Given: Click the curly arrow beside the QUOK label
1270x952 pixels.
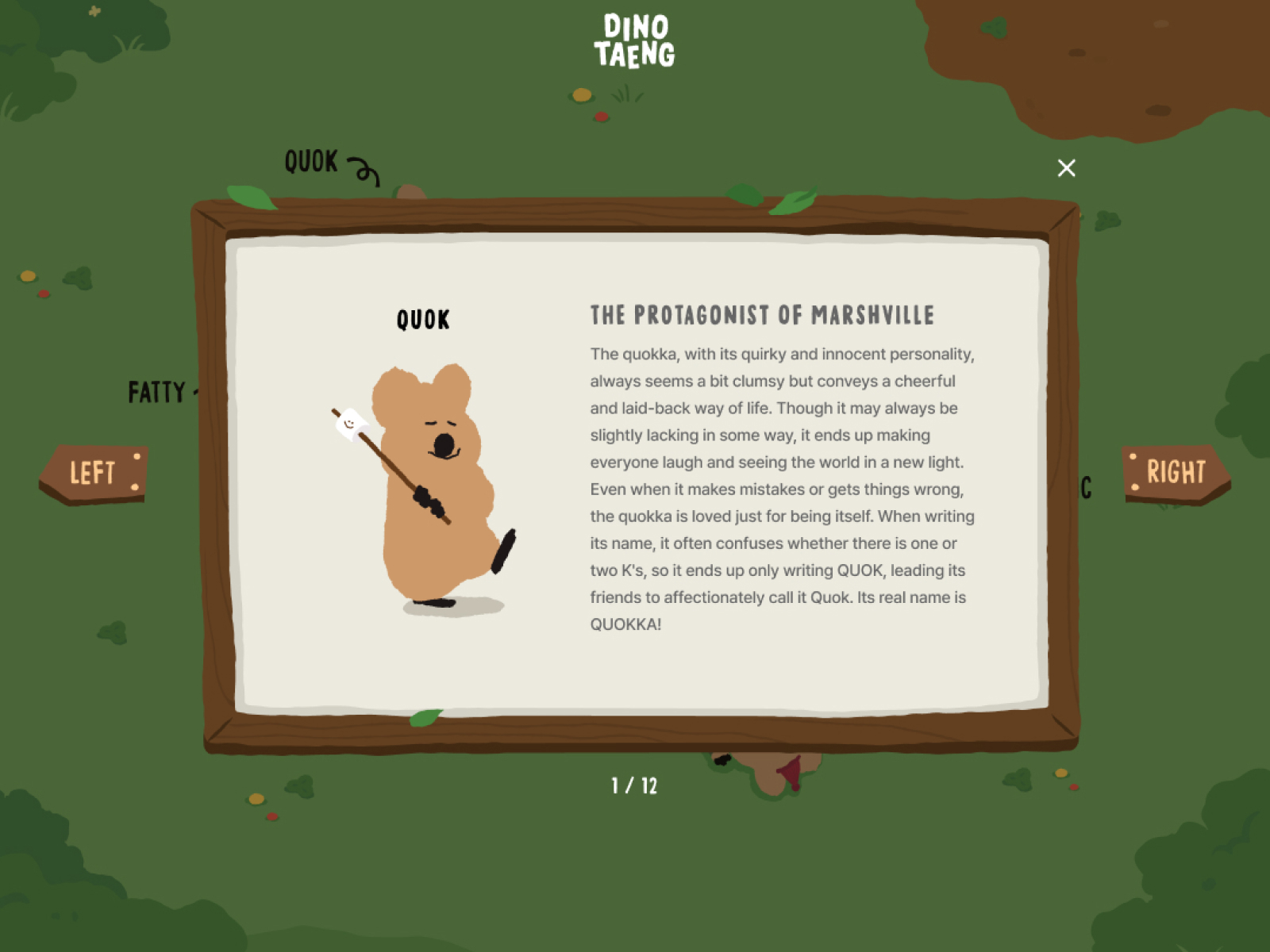Looking at the screenshot, I should [x=364, y=172].
